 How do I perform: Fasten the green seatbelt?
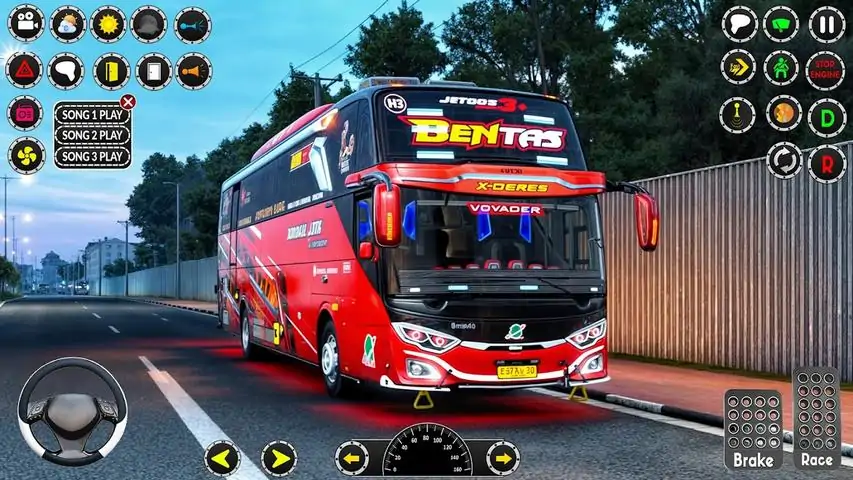781,68
